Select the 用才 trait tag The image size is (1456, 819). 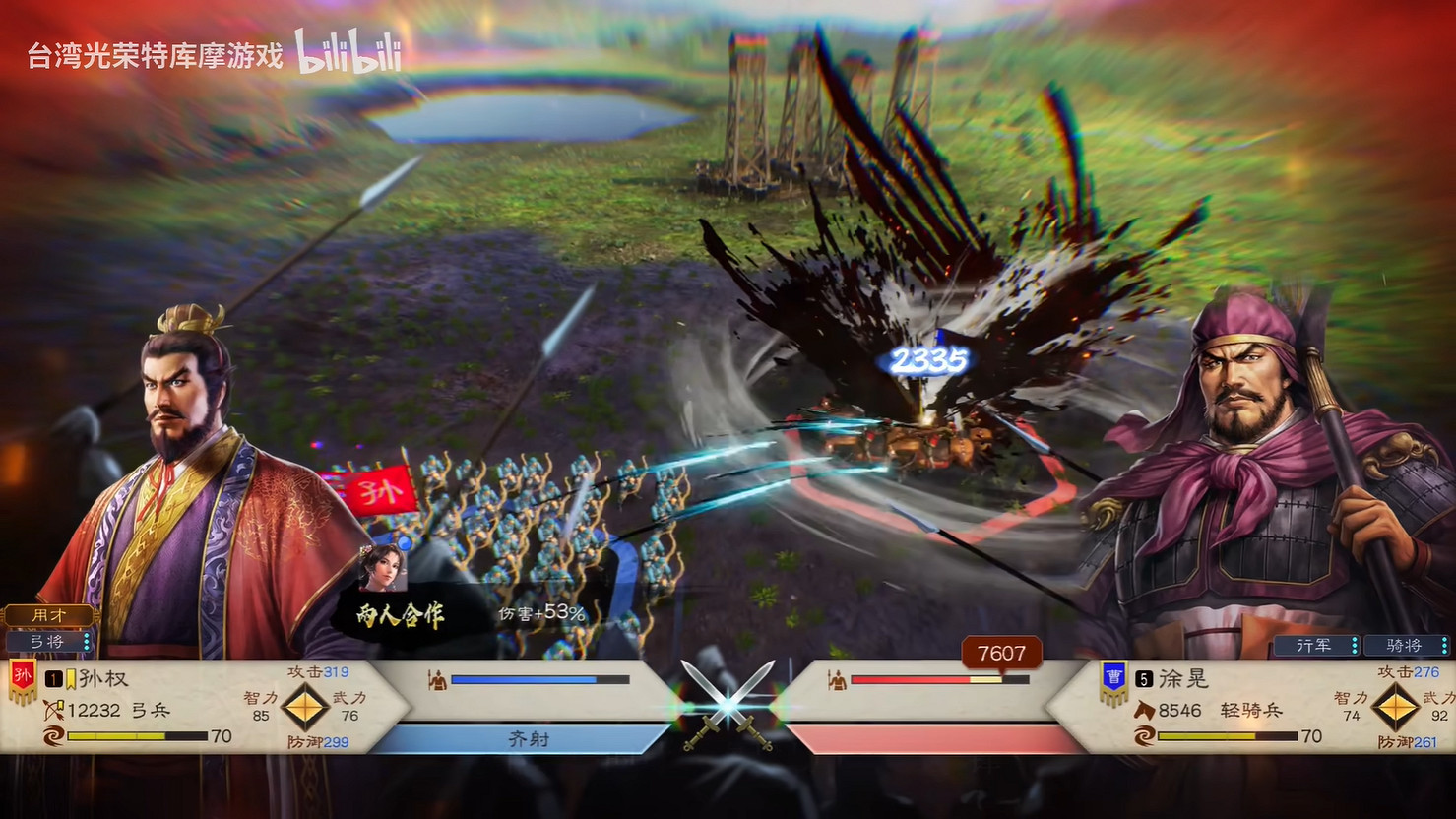pyautogui.click(x=49, y=615)
